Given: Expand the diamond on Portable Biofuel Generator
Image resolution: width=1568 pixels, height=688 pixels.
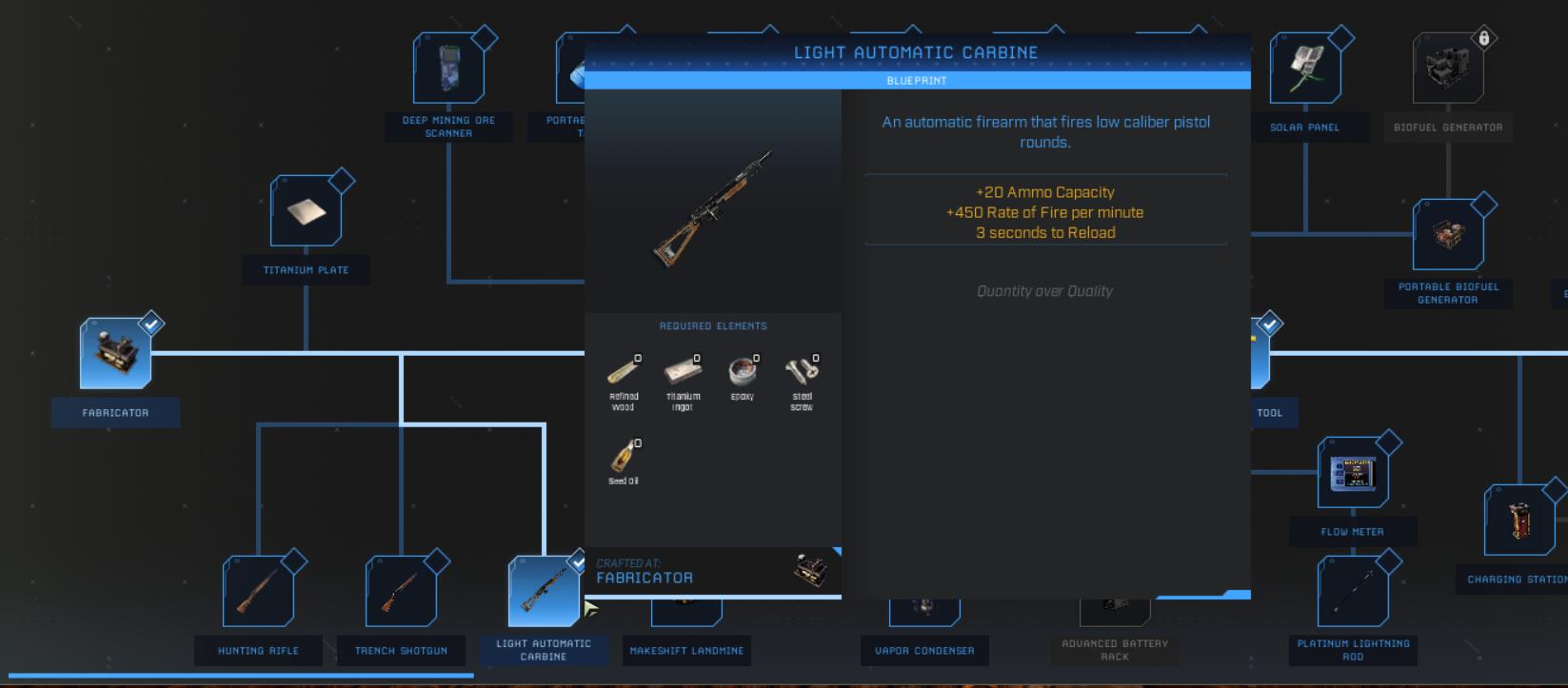Looking at the screenshot, I should coord(1483,202).
